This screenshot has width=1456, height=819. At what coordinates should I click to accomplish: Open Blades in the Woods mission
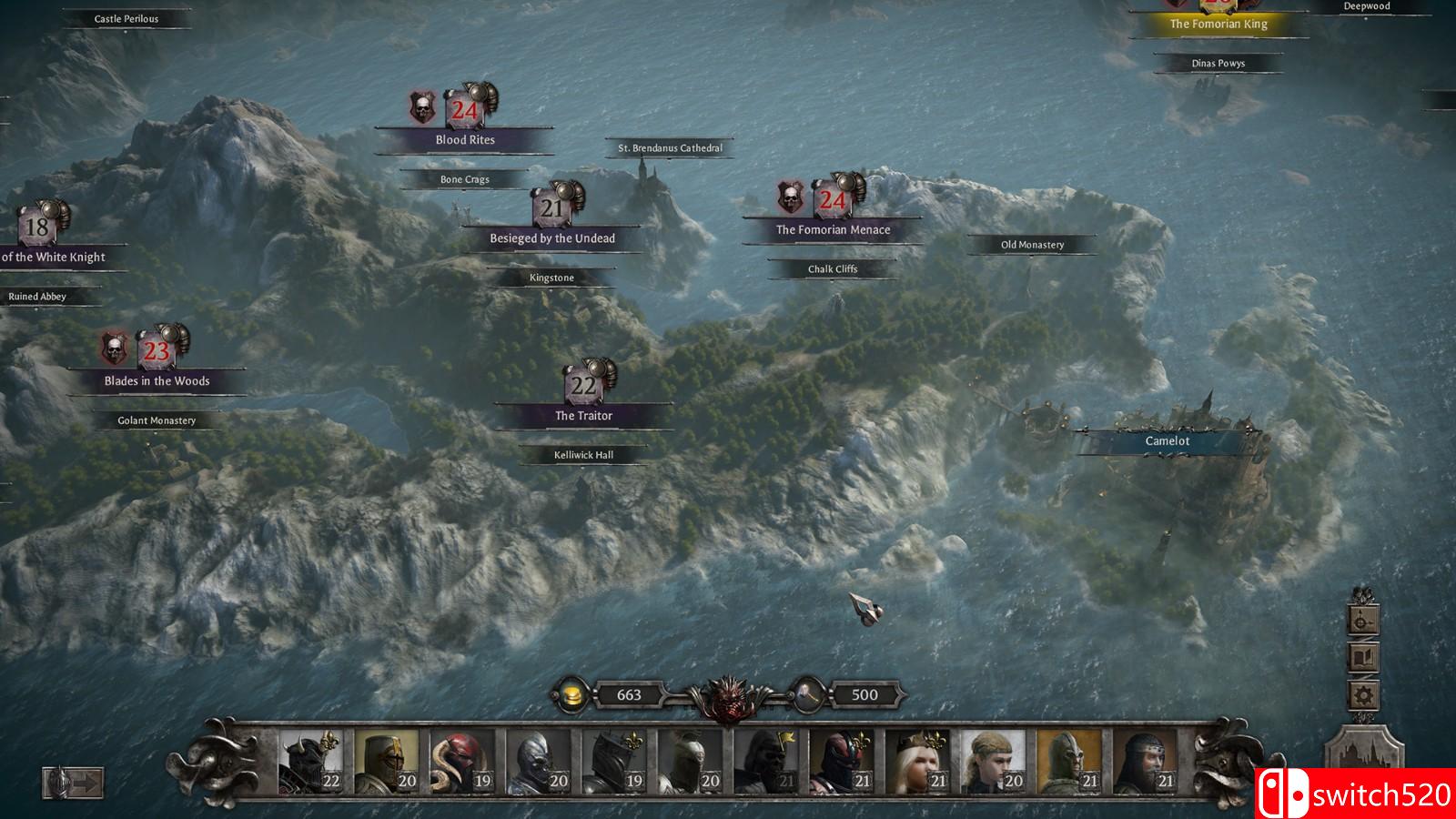pyautogui.click(x=157, y=381)
